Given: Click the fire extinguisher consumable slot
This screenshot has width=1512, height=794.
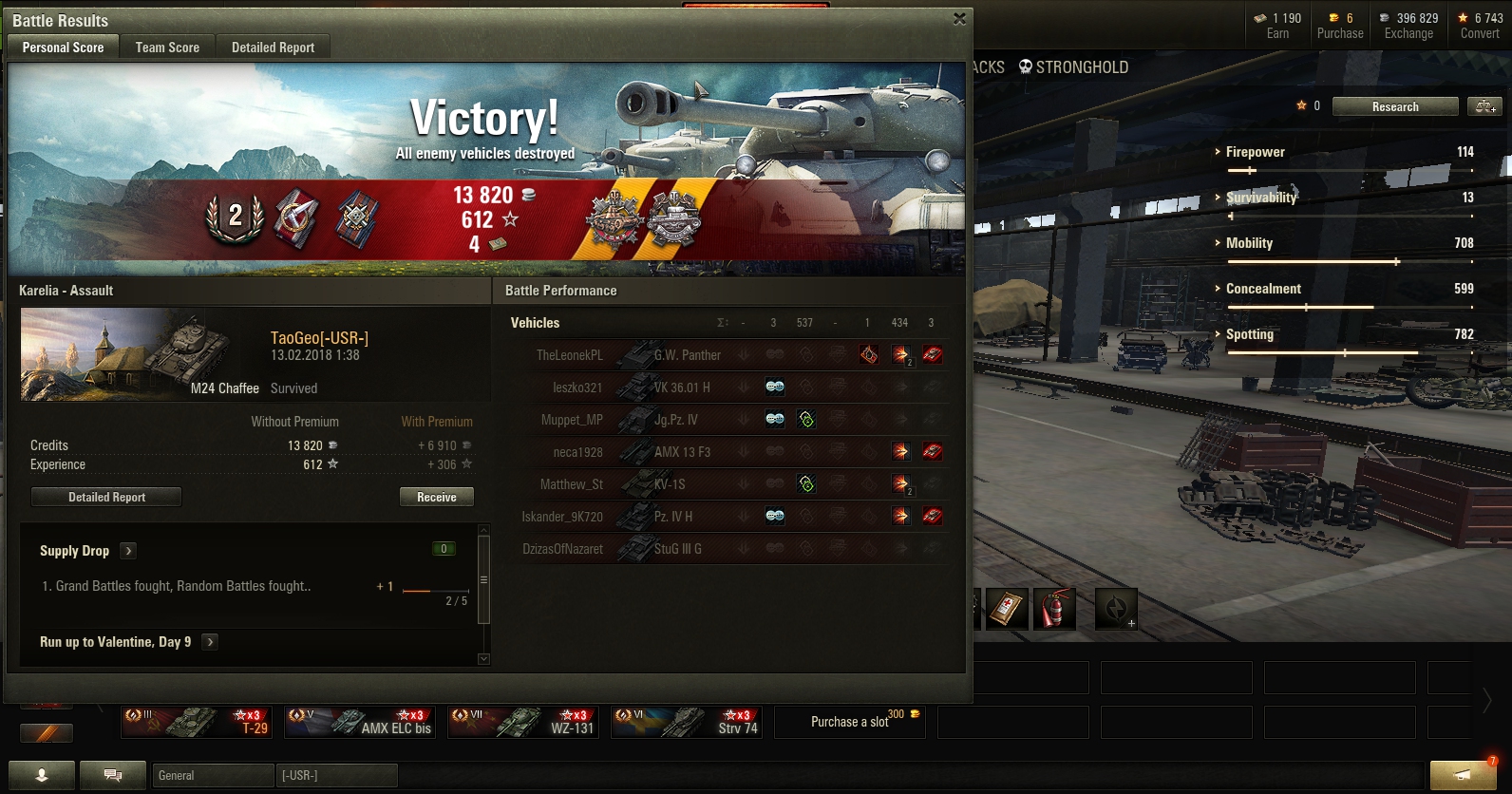Looking at the screenshot, I should [x=1053, y=609].
